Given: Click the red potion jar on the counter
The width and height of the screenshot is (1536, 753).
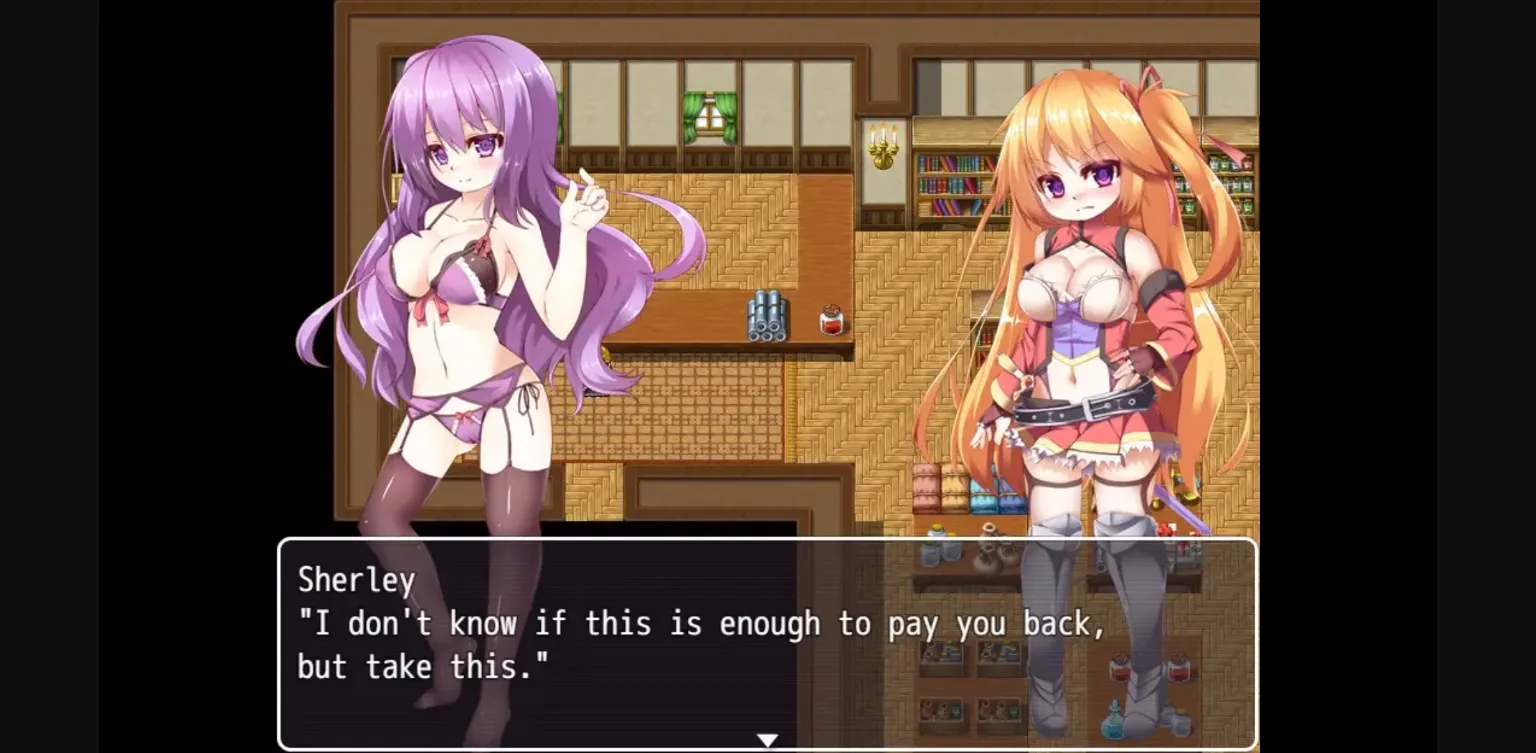Looking at the screenshot, I should [x=830, y=318].
